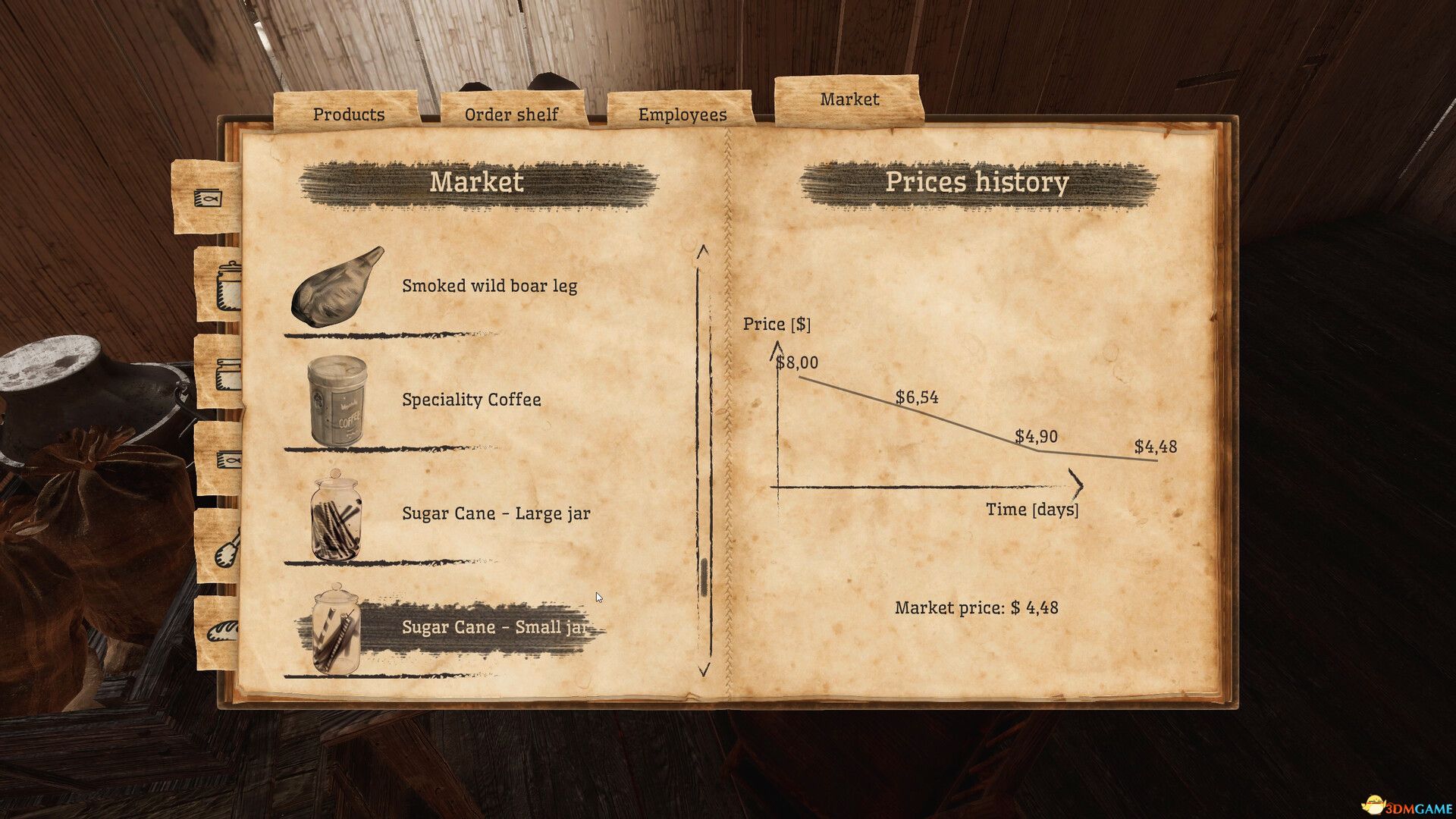Select the Speciality Coffee market entry
The image size is (1456, 819).
470,400
